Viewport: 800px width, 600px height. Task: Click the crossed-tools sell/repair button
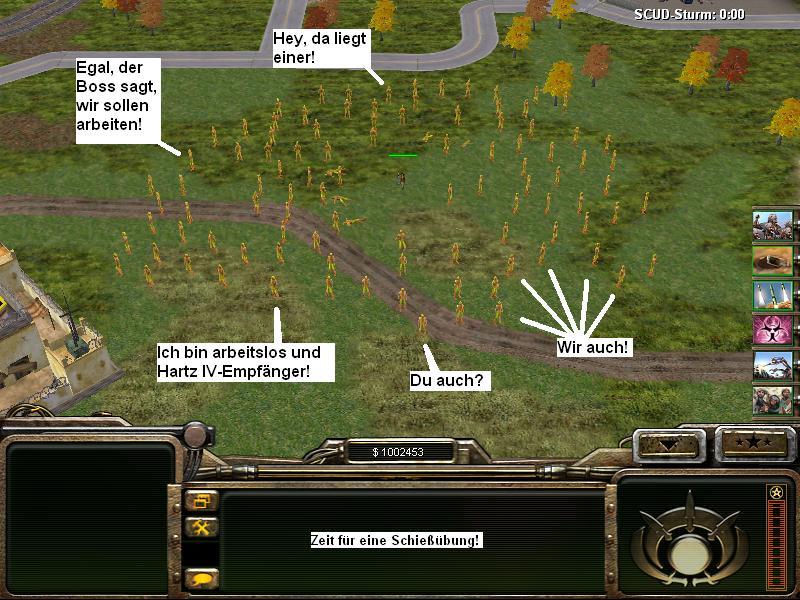[x=201, y=527]
